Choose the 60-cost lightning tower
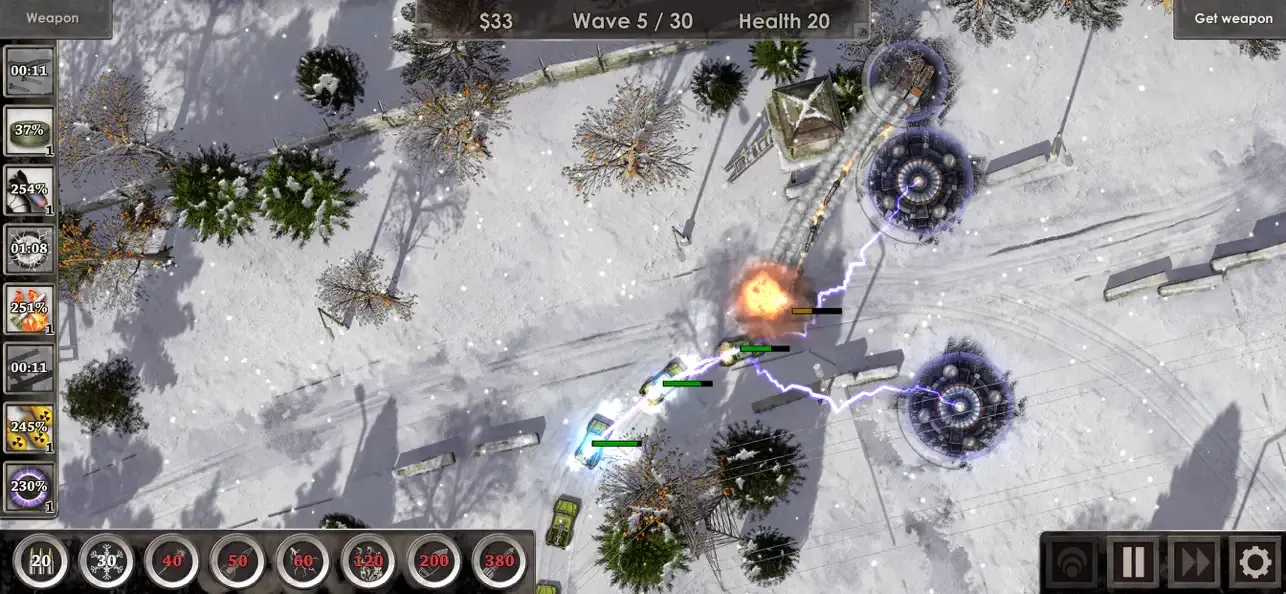Screen dimensions: 1286x594 tap(303, 561)
